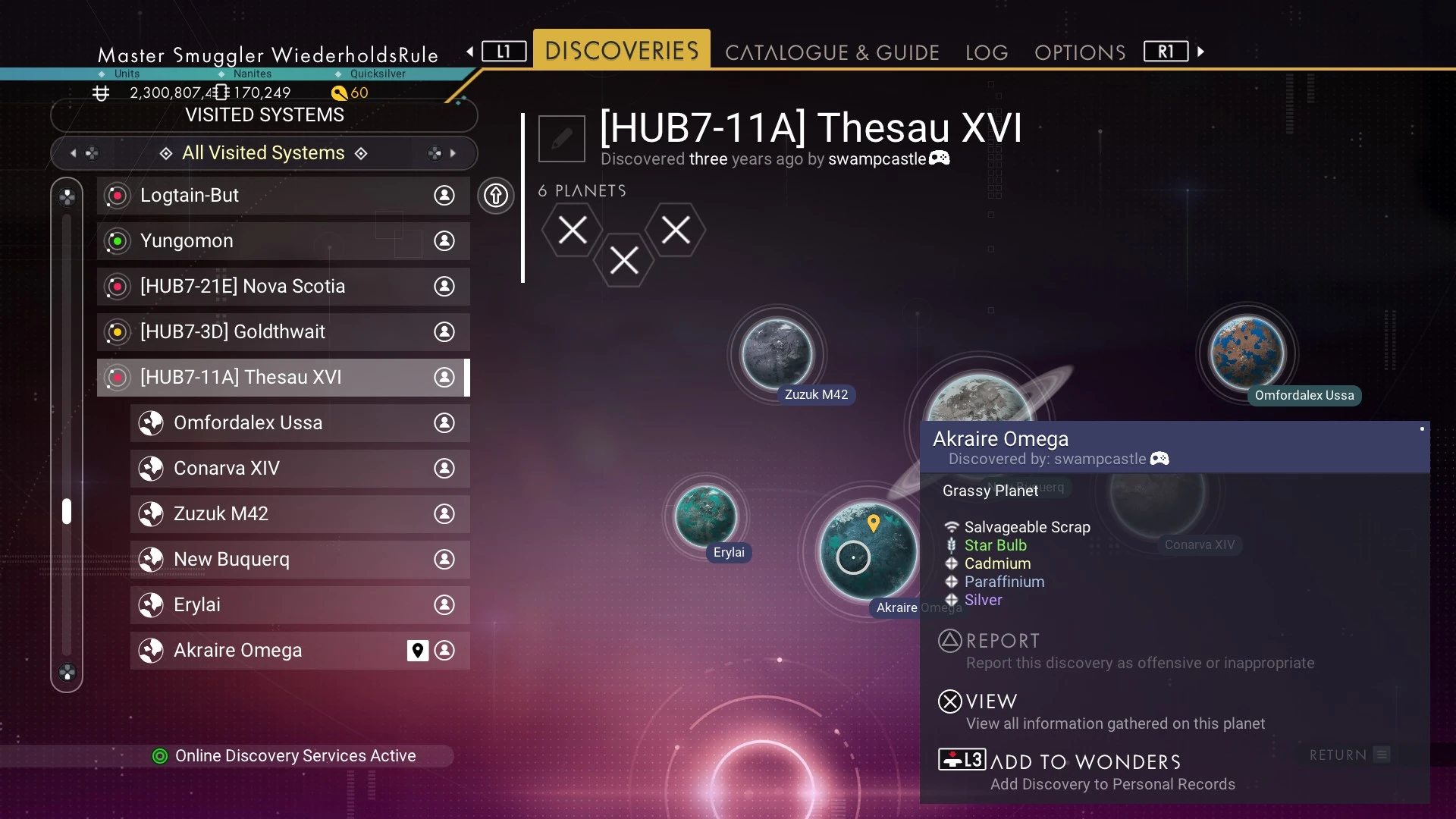Click the upload discoveries arrow button
The width and height of the screenshot is (1456, 819).
tap(496, 196)
